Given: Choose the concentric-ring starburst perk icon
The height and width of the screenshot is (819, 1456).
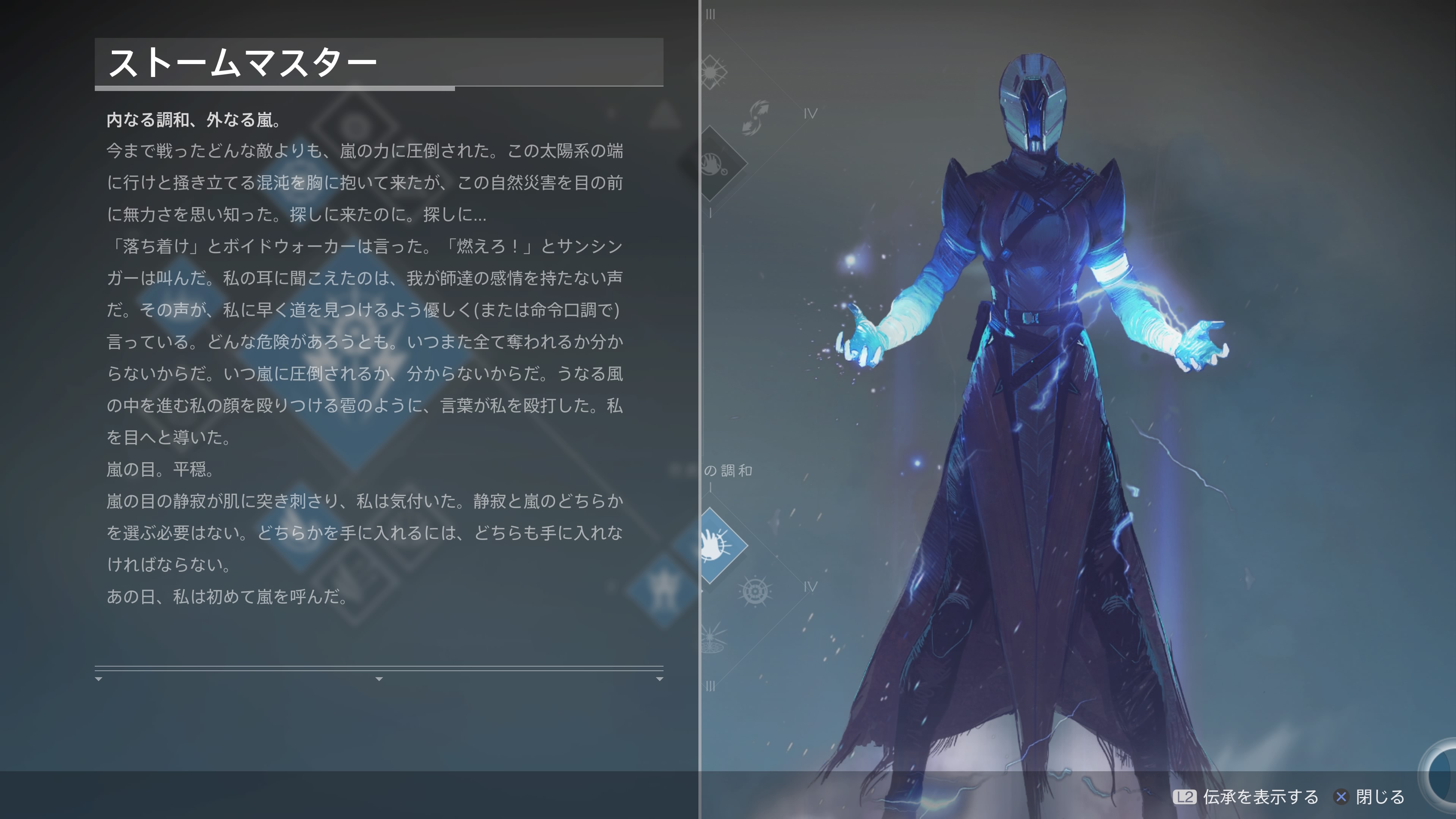Looking at the screenshot, I should [755, 592].
